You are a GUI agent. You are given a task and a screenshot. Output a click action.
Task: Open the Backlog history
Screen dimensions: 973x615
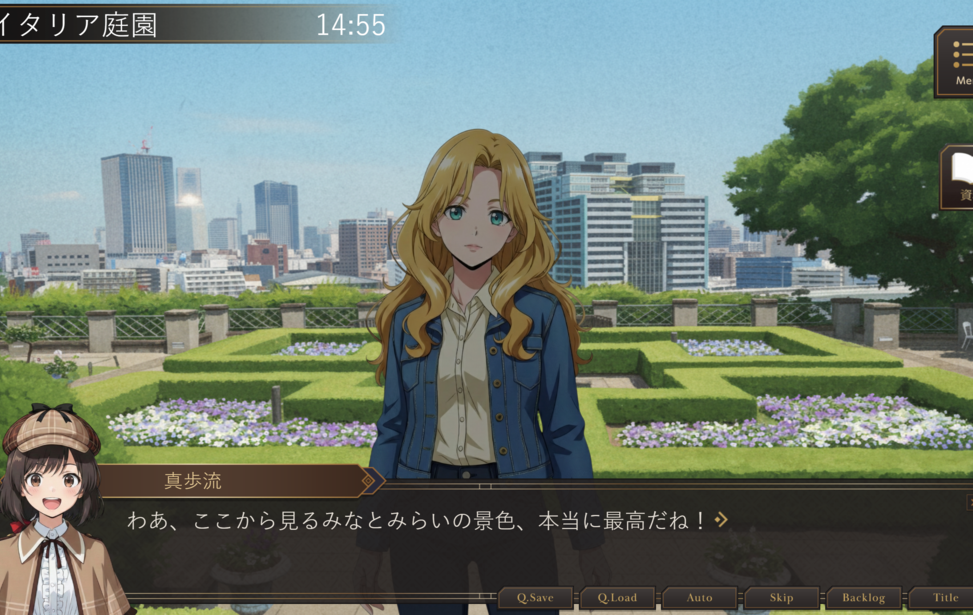click(863, 598)
